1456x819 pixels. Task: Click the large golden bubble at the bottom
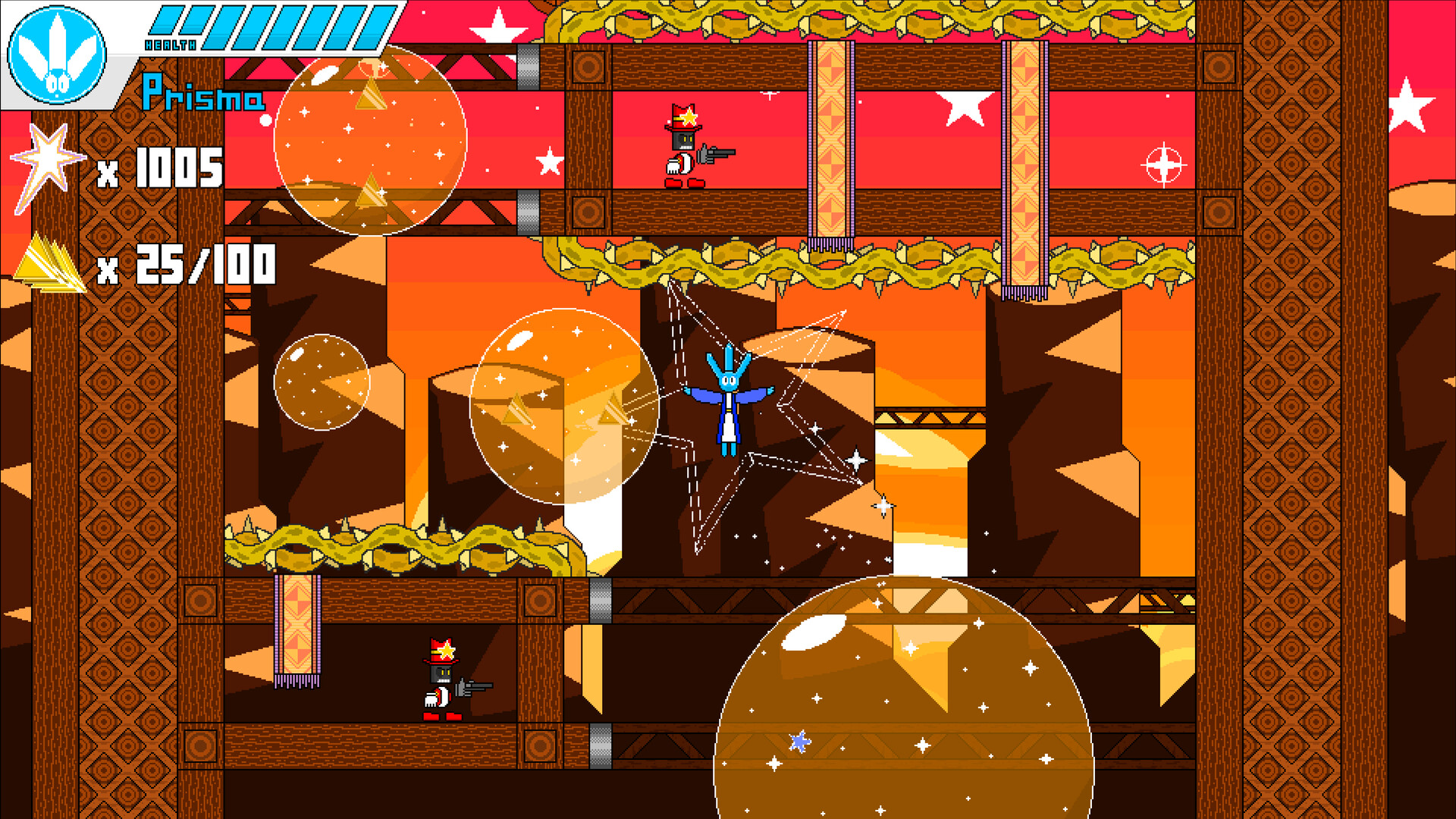pyautogui.click(x=902, y=720)
